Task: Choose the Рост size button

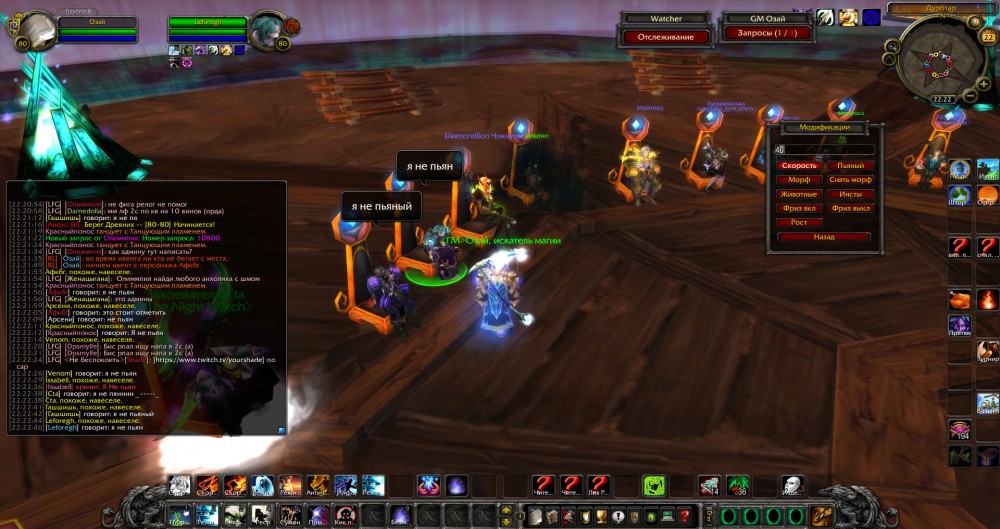Action: [x=799, y=222]
